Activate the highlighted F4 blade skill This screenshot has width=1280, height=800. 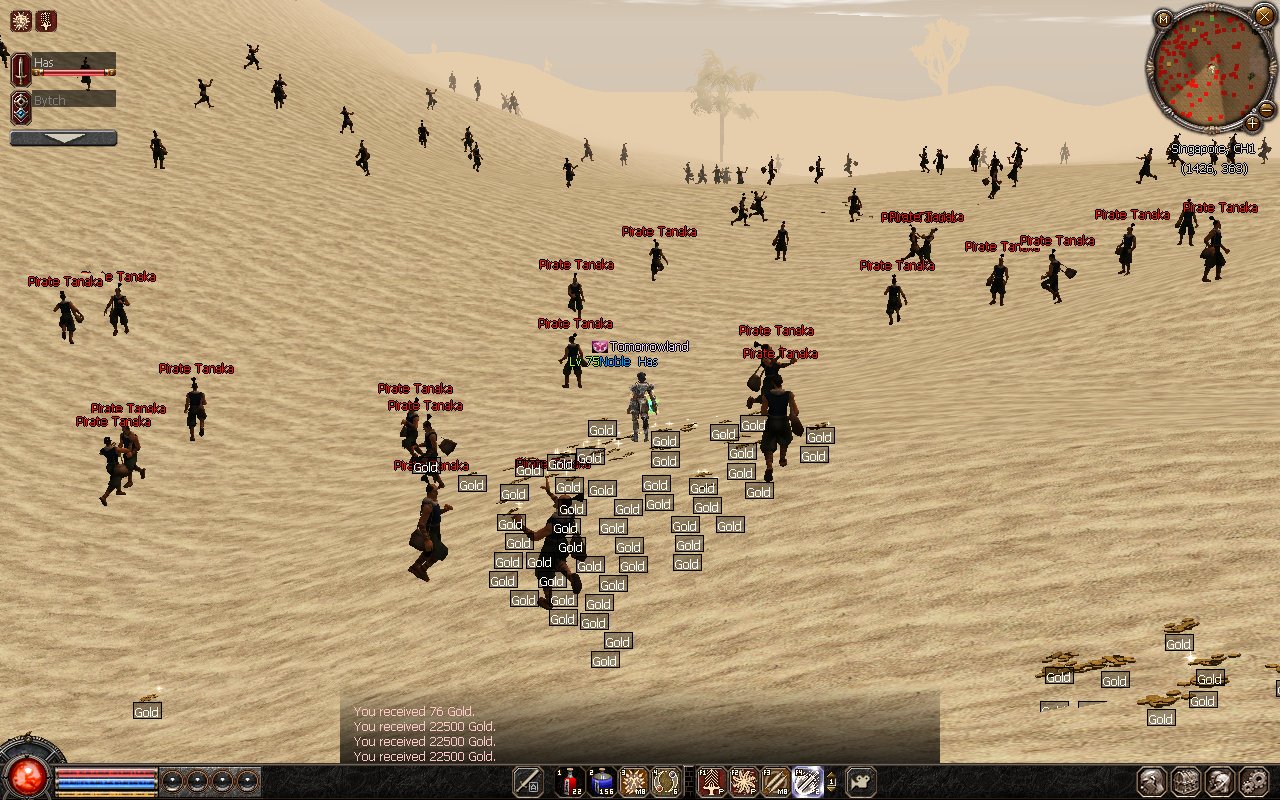point(807,781)
